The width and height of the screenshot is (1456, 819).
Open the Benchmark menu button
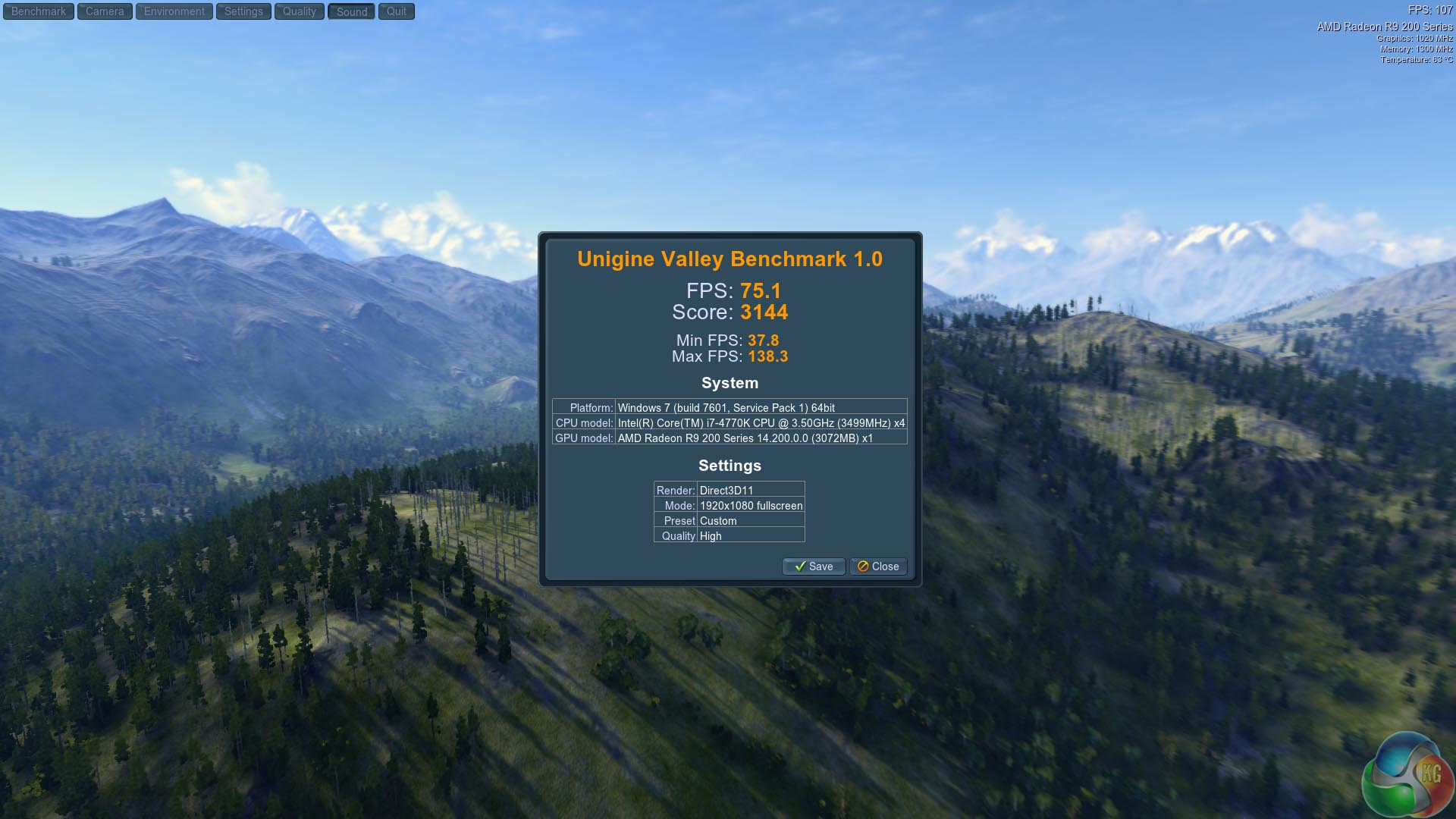coord(39,11)
